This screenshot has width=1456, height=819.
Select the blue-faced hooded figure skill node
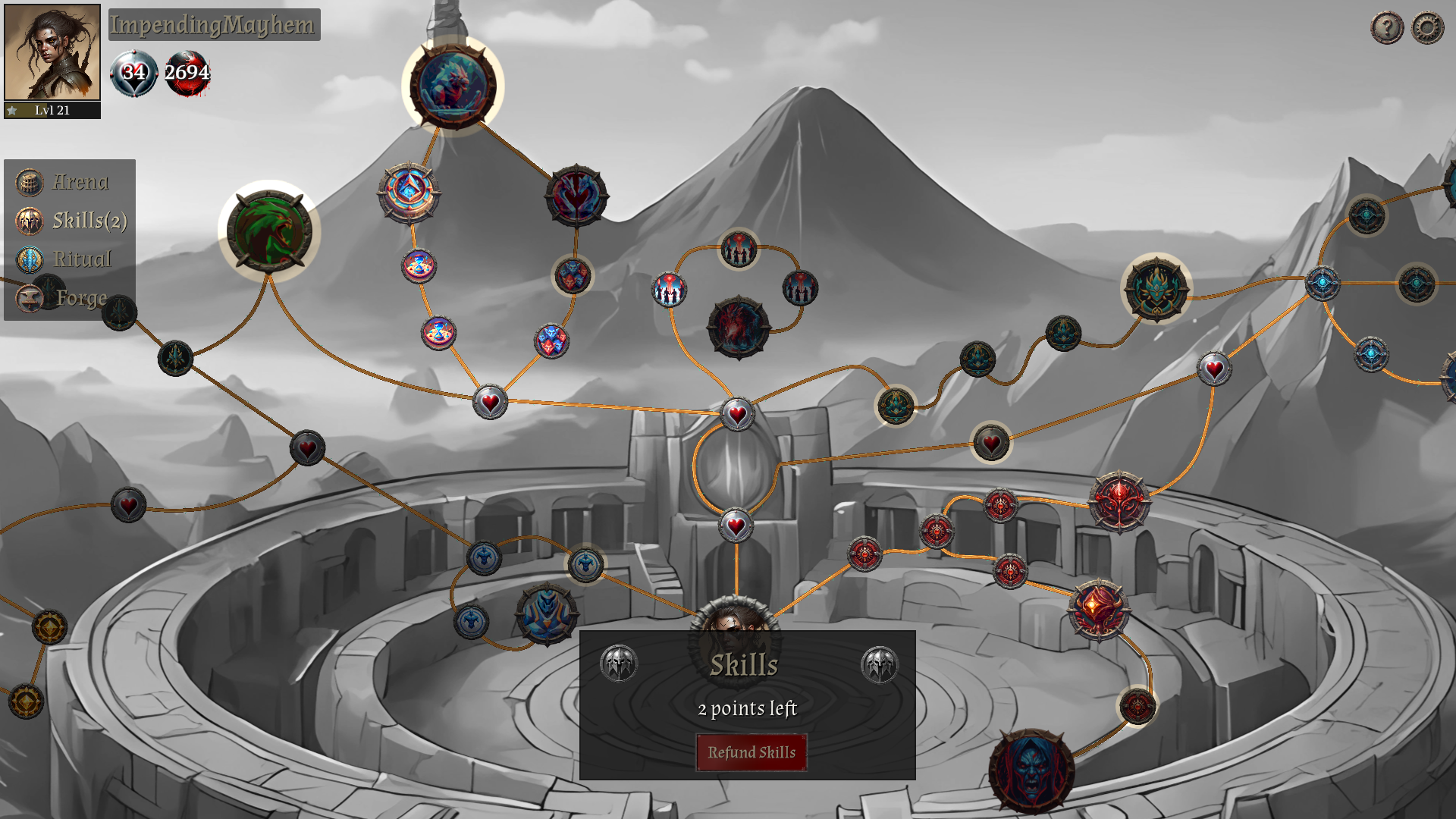click(1031, 770)
